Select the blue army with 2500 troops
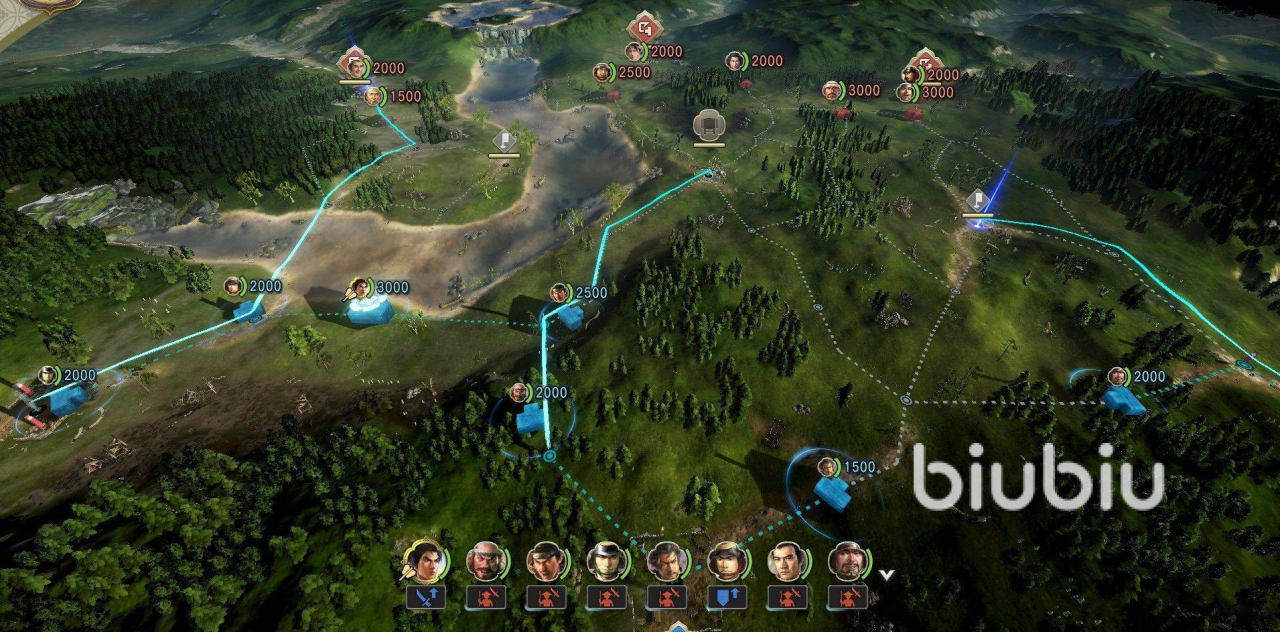This screenshot has width=1280, height=632. 569,316
